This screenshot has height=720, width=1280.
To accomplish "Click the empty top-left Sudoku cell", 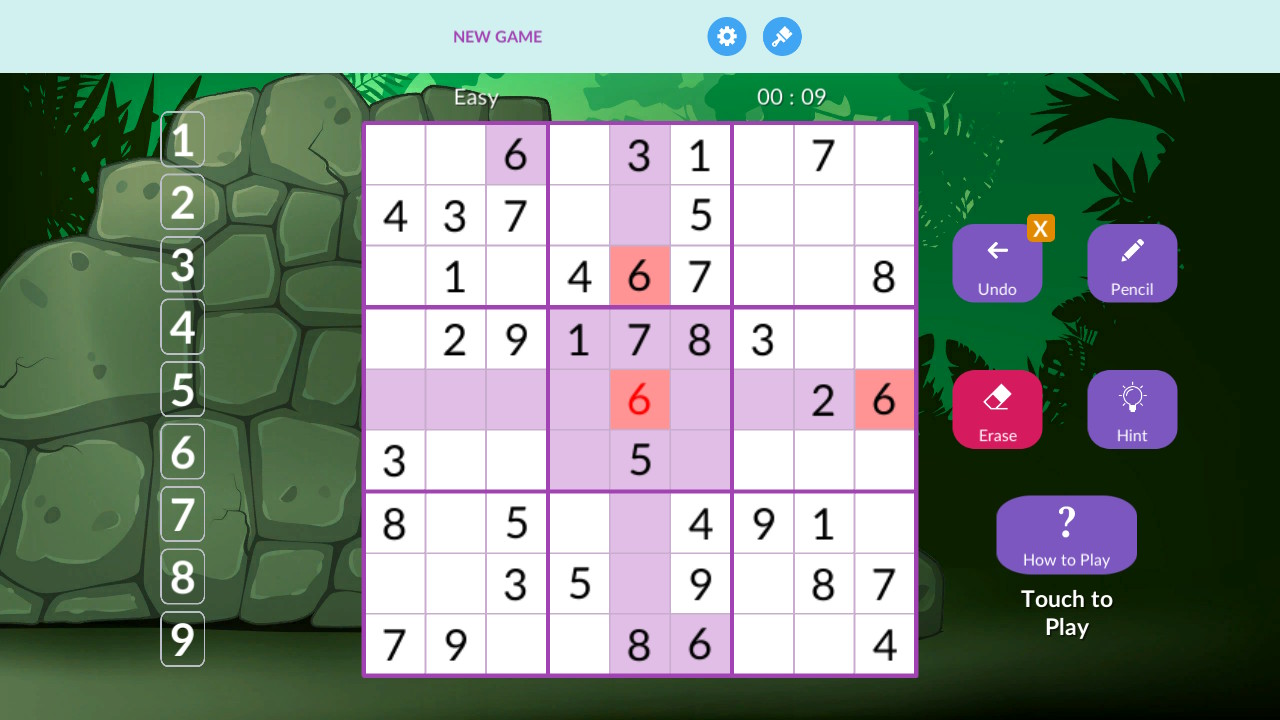I will pyautogui.click(x=395, y=155).
